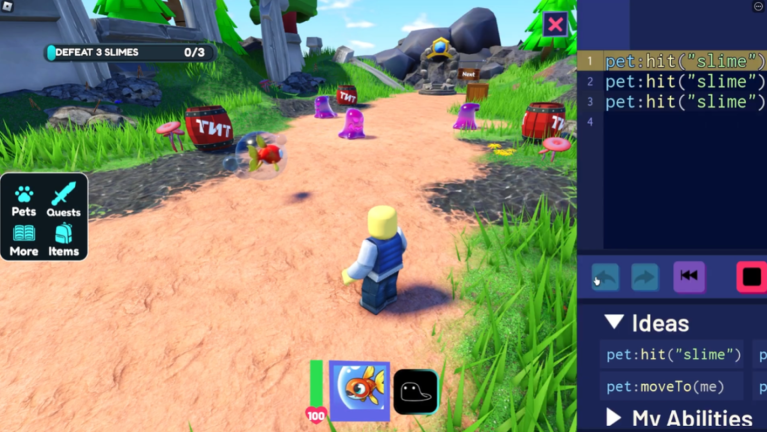767x432 pixels.
Task: Collapse the Ideas section
Action: point(615,323)
